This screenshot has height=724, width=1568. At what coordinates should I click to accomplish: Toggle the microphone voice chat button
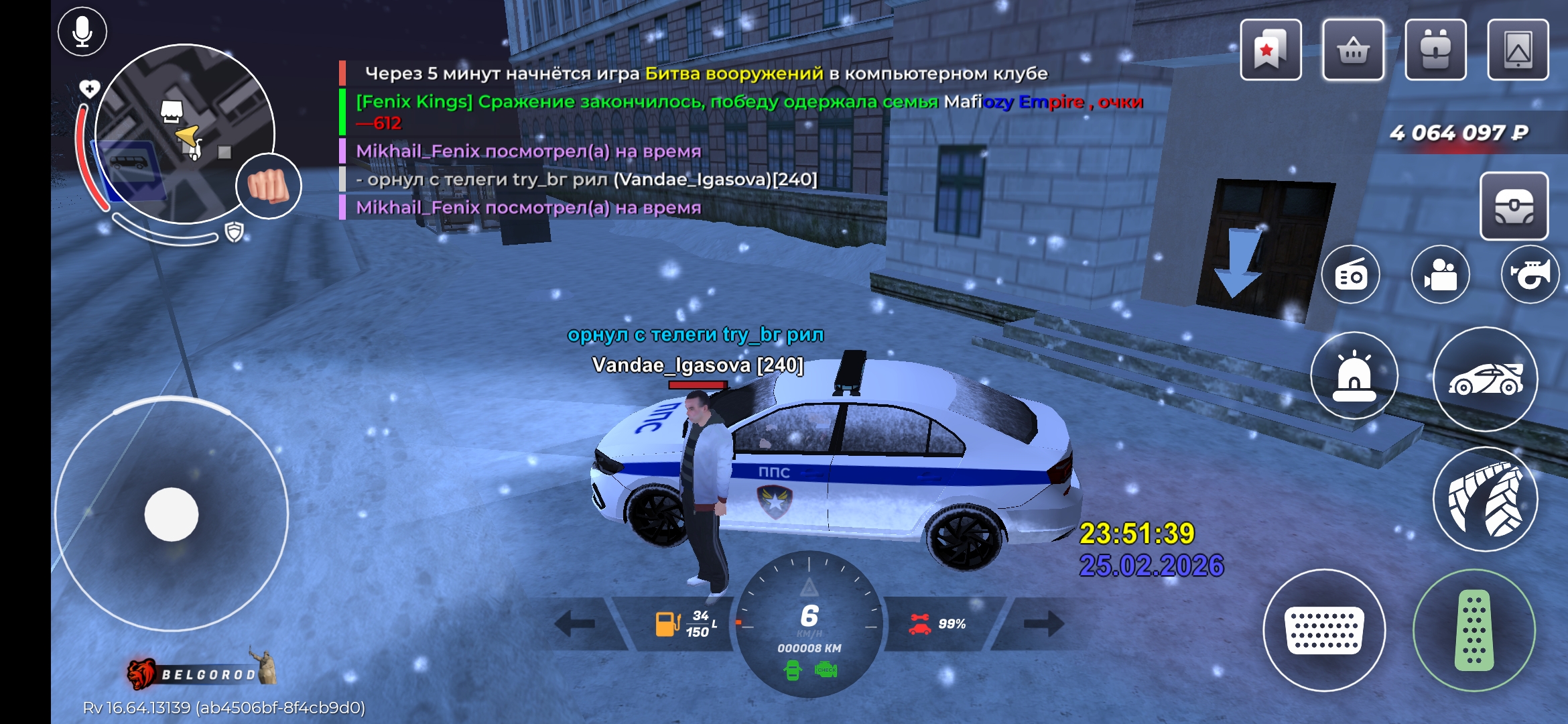pyautogui.click(x=82, y=32)
